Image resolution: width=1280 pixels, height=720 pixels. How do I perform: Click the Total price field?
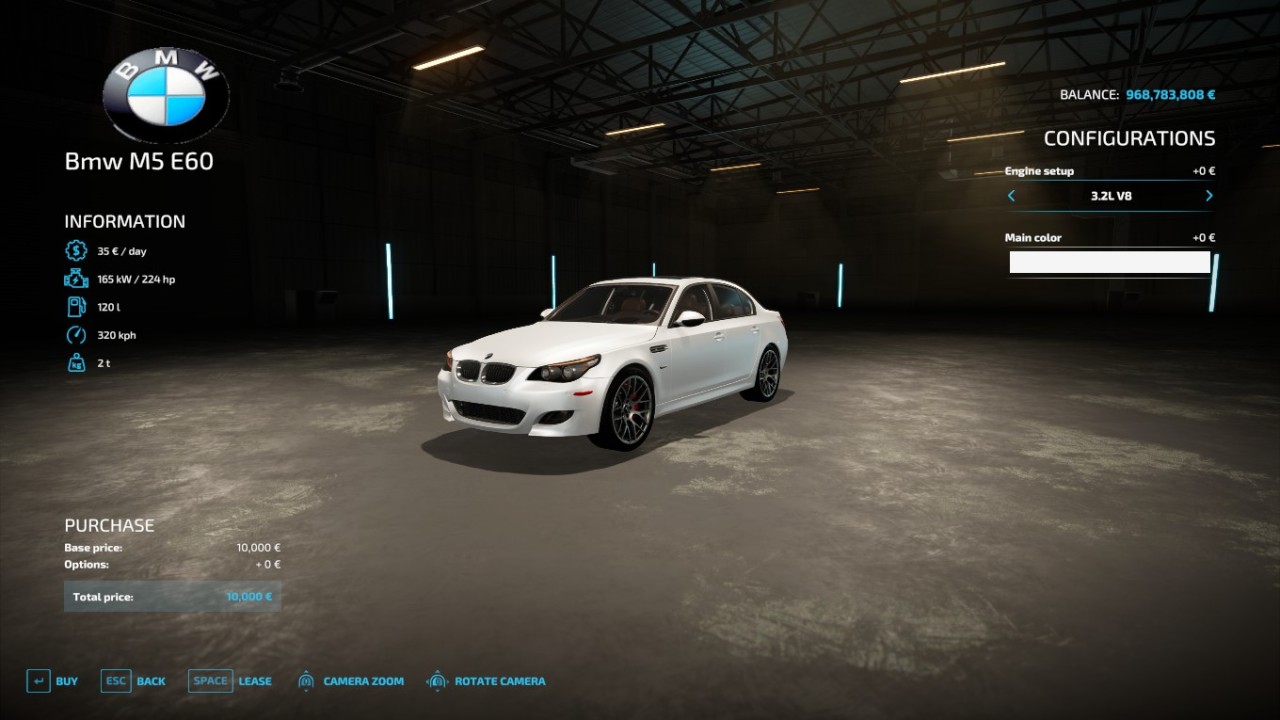click(172, 596)
